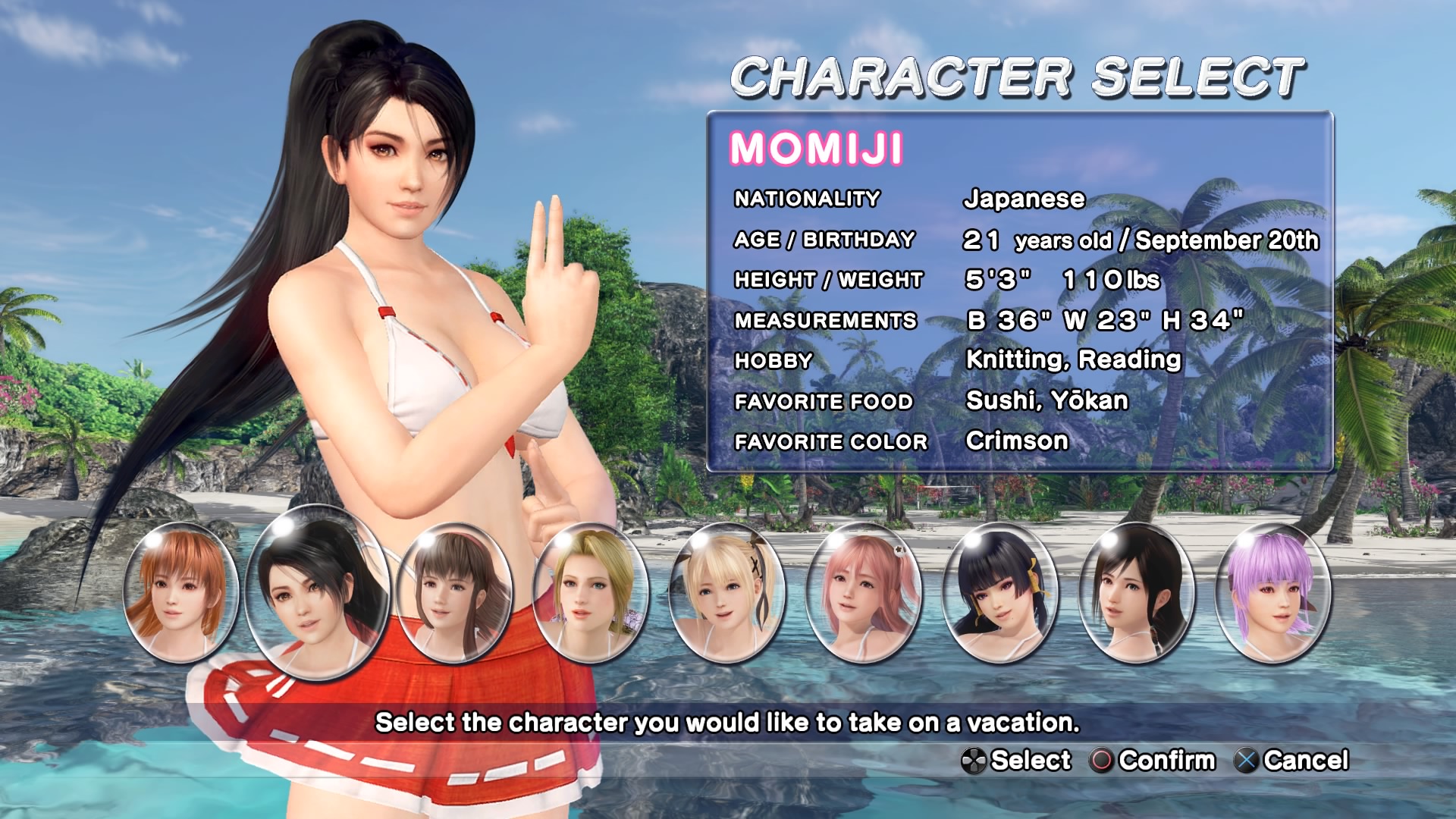Screen dimensions: 1456x819
Task: Pick the purple-haired character portrait
Action: [1272, 592]
